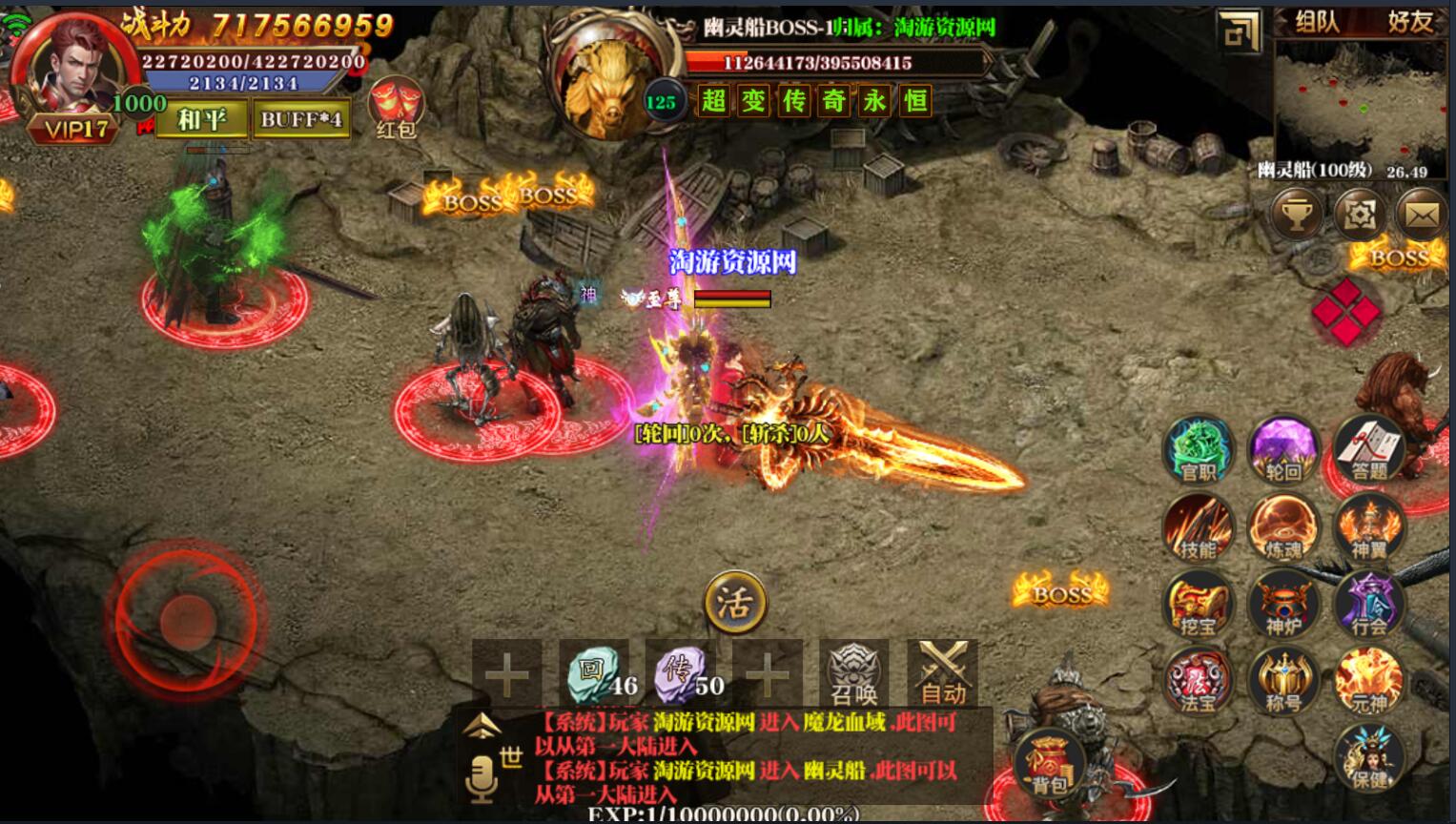Toggle 自动 auto-battle mode
The height and width of the screenshot is (824, 1456).
pyautogui.click(x=942, y=672)
